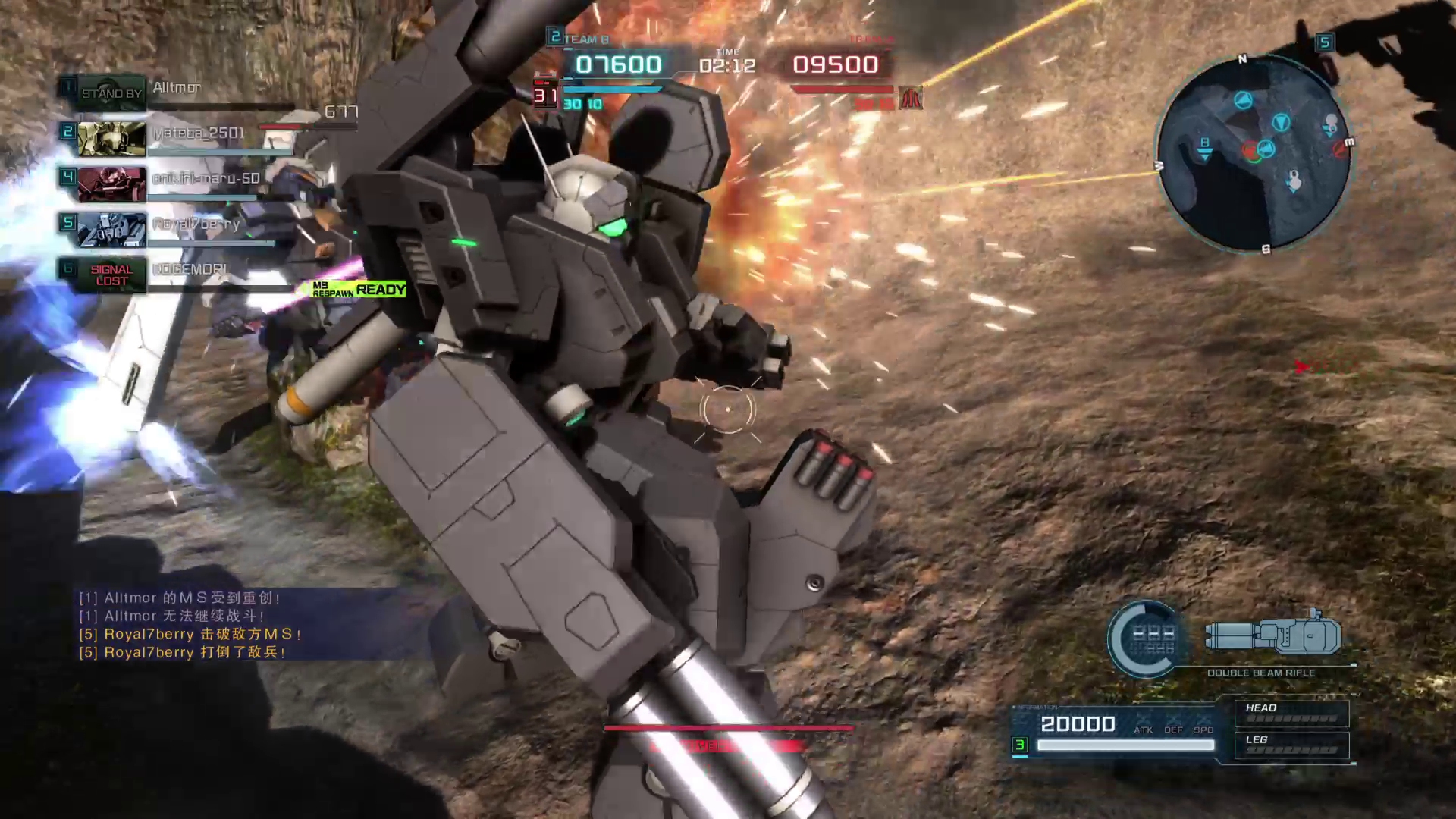Viewport: 1456px width, 819px height.
Task: Choose the second teammate's yellow mech portrait
Action: tap(111, 139)
